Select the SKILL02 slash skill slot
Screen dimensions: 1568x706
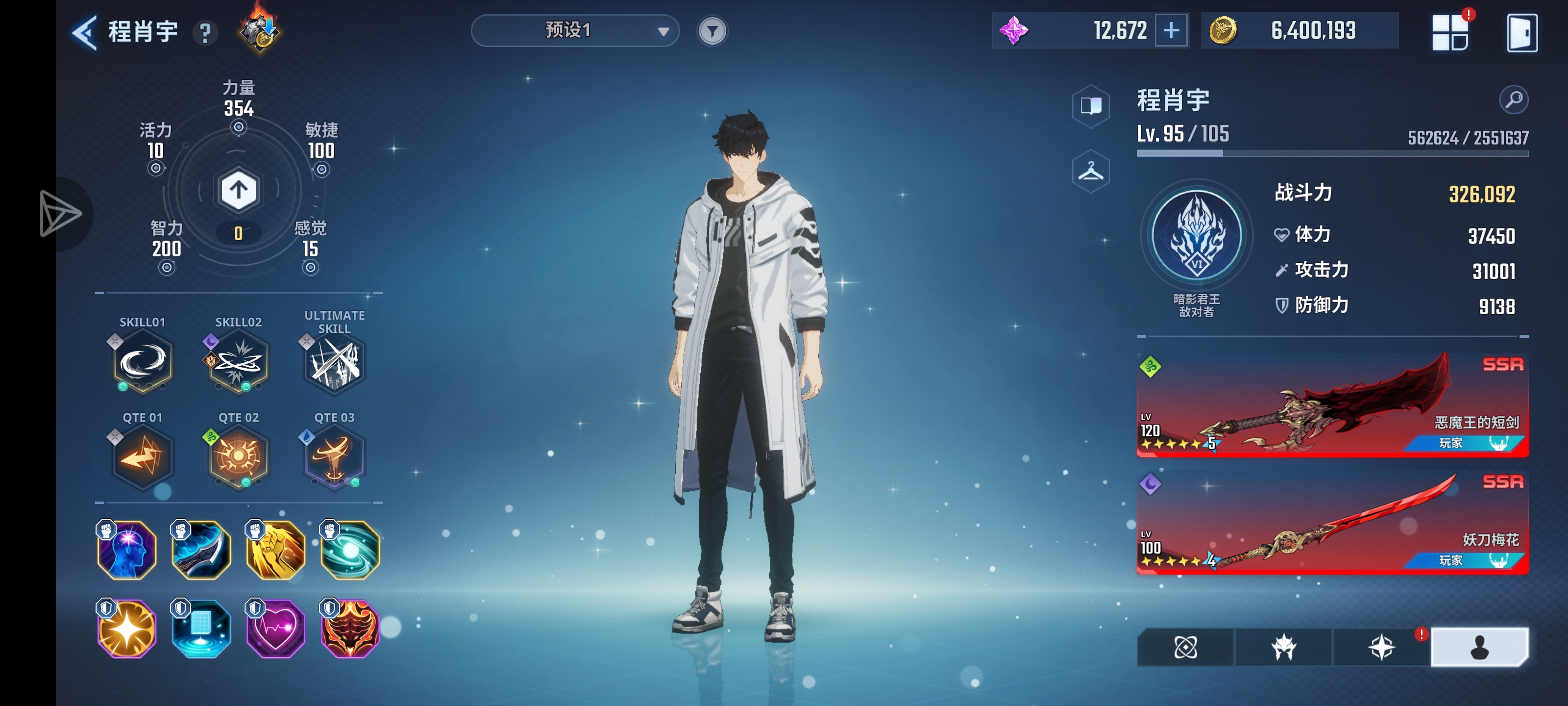pyautogui.click(x=238, y=362)
